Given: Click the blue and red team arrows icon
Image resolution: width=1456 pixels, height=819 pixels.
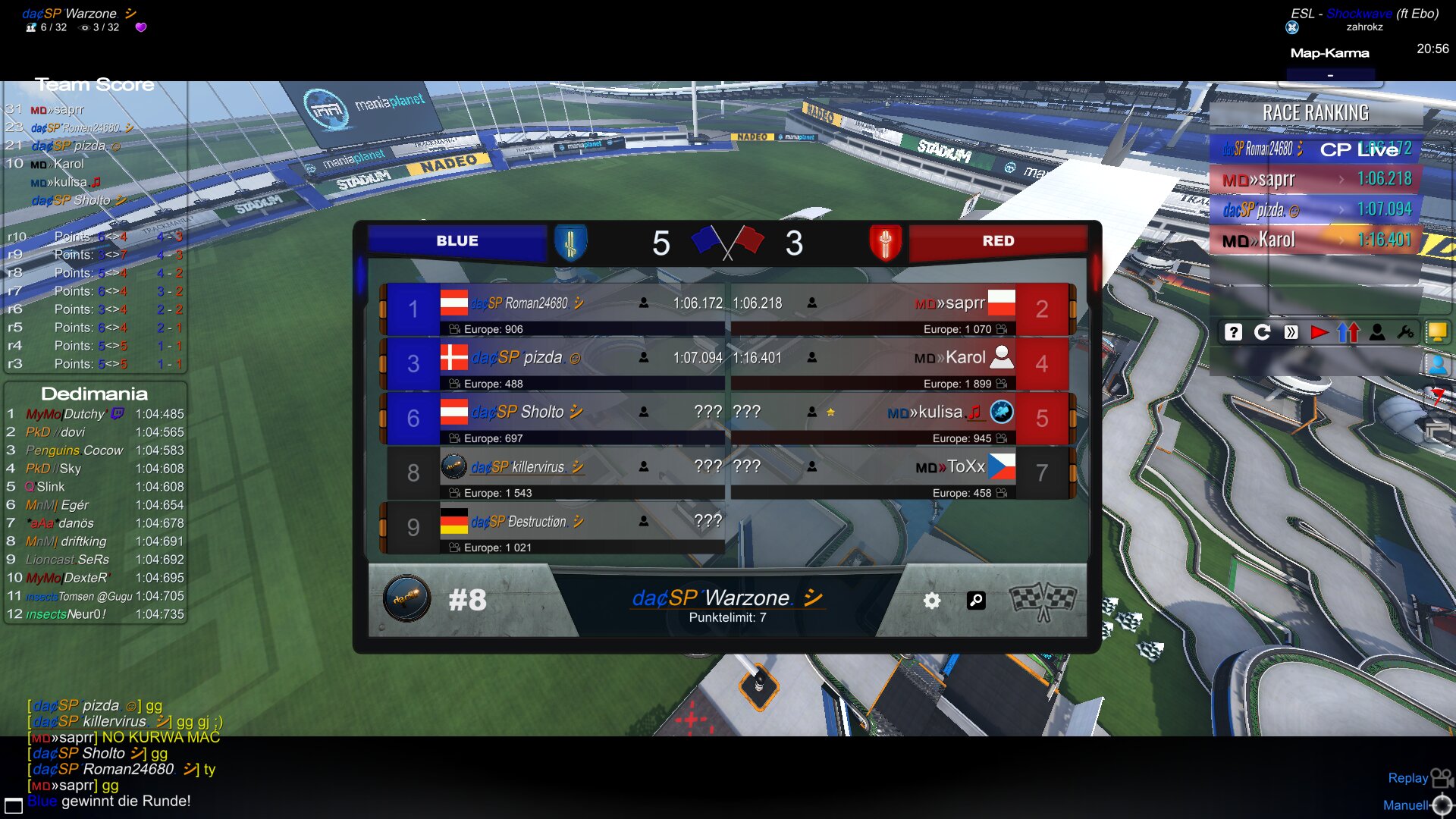Looking at the screenshot, I should pyautogui.click(x=1348, y=332).
